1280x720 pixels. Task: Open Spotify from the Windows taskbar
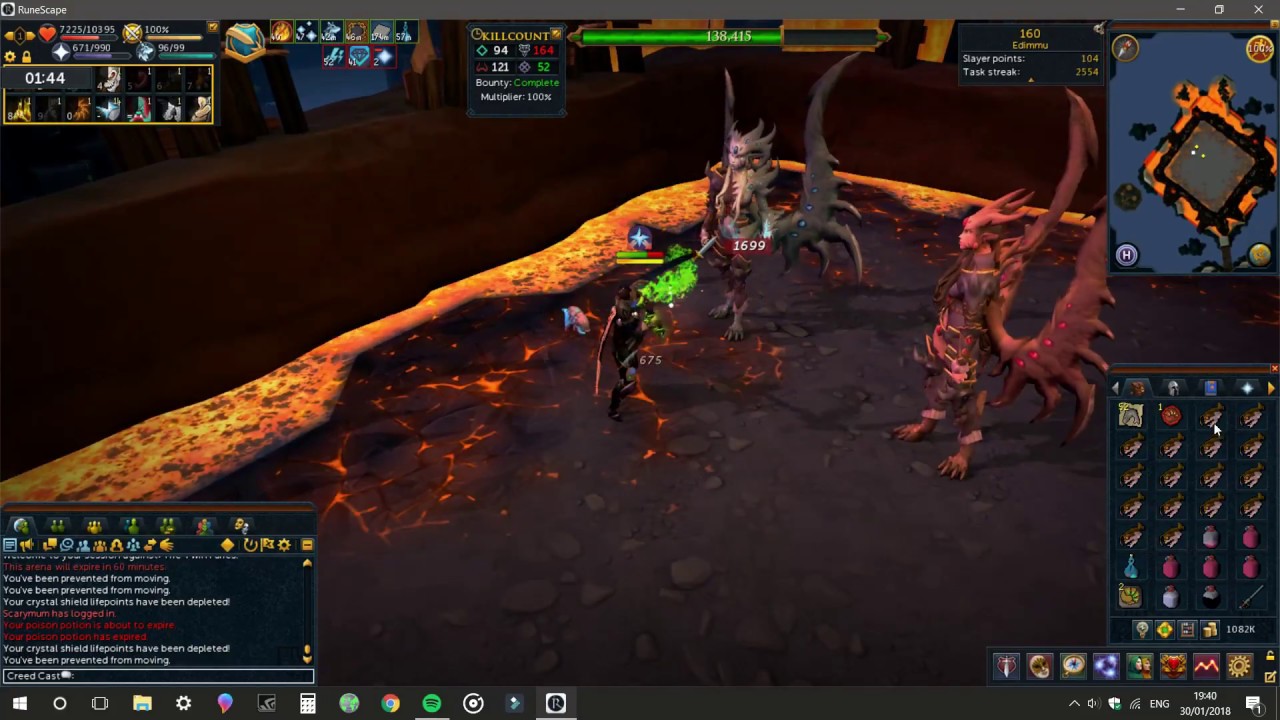[x=432, y=704]
